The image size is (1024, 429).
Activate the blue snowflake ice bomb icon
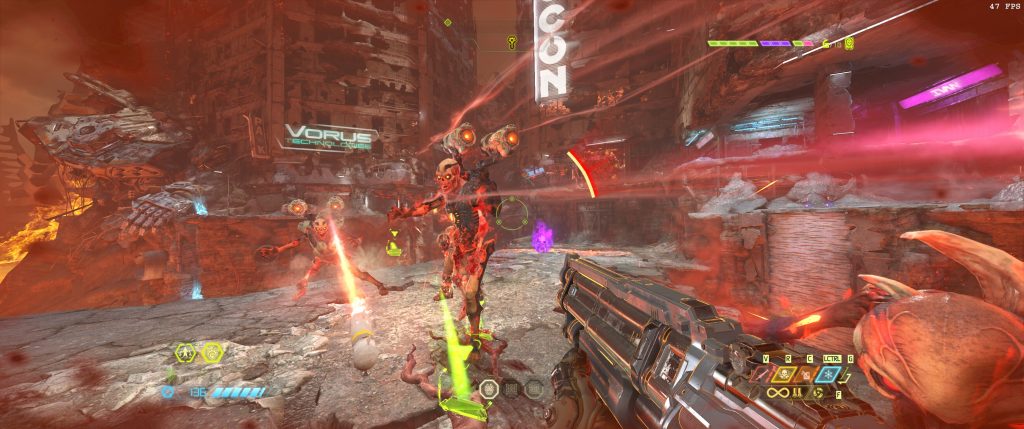(x=828, y=375)
